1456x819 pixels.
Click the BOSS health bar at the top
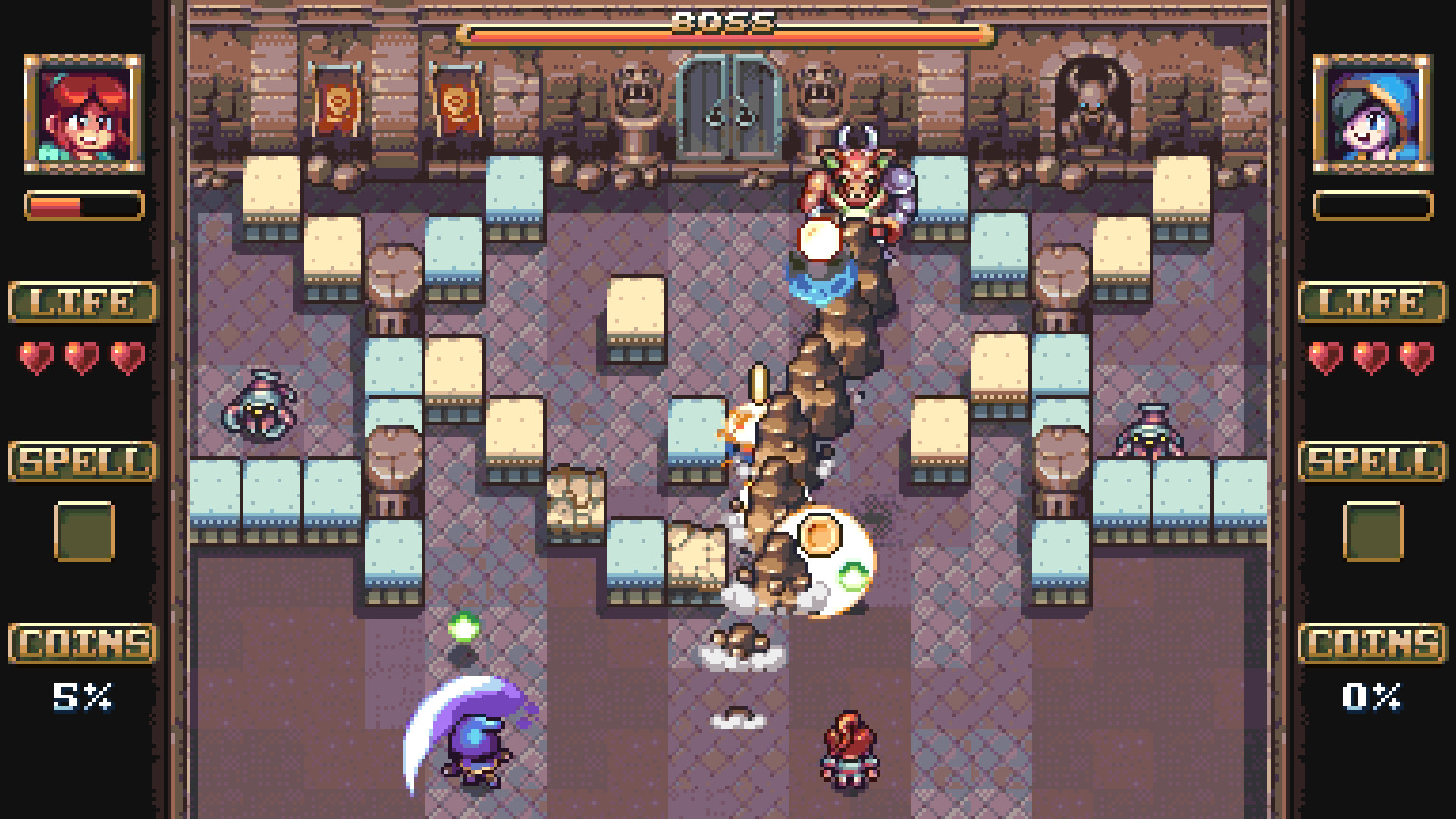[726, 32]
